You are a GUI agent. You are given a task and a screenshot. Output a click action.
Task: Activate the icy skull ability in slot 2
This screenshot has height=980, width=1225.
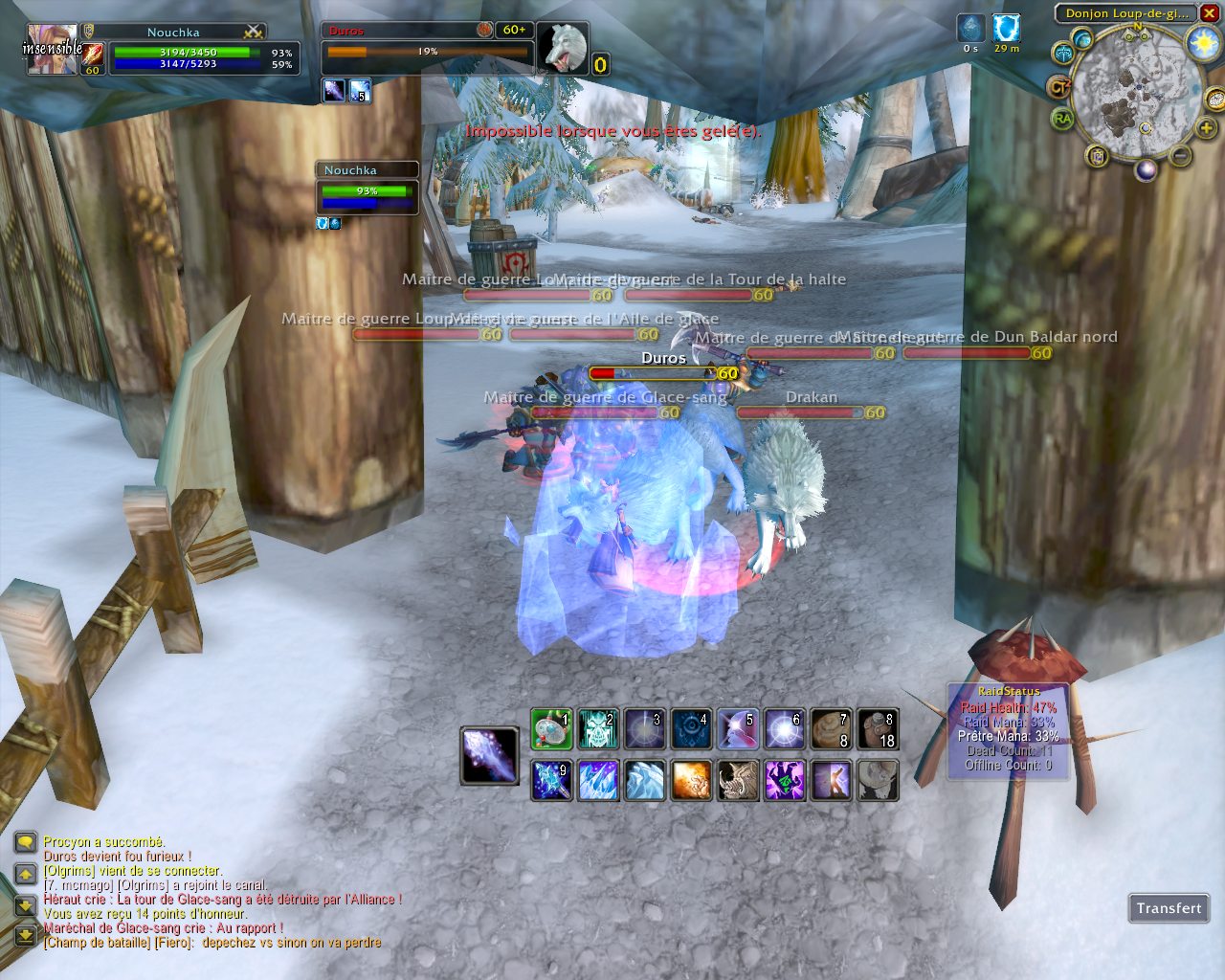(598, 729)
